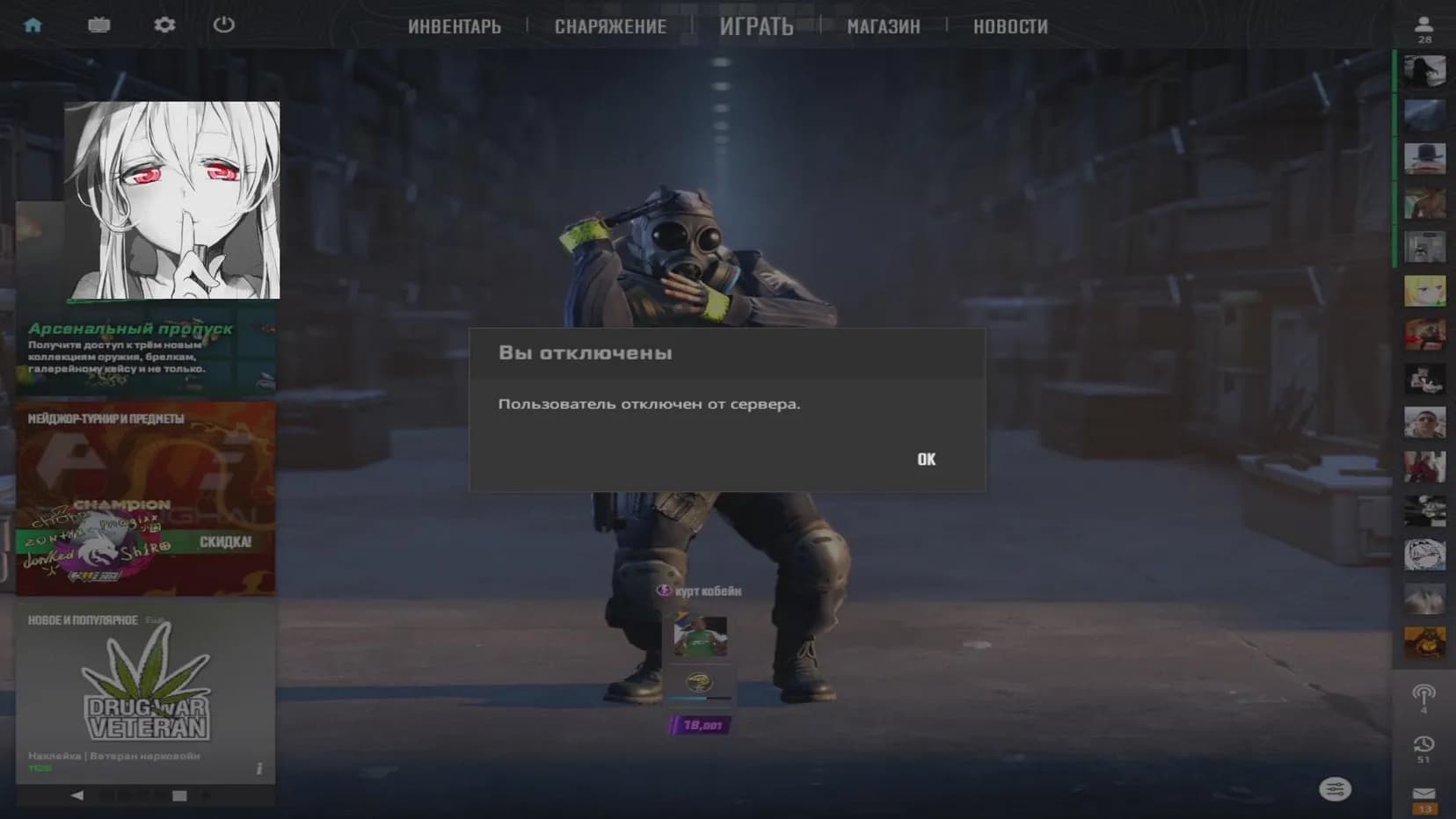Image resolution: width=1456 pixels, height=819 pixels.
Task: Open the МАГАЗИН tab
Action: [x=883, y=26]
